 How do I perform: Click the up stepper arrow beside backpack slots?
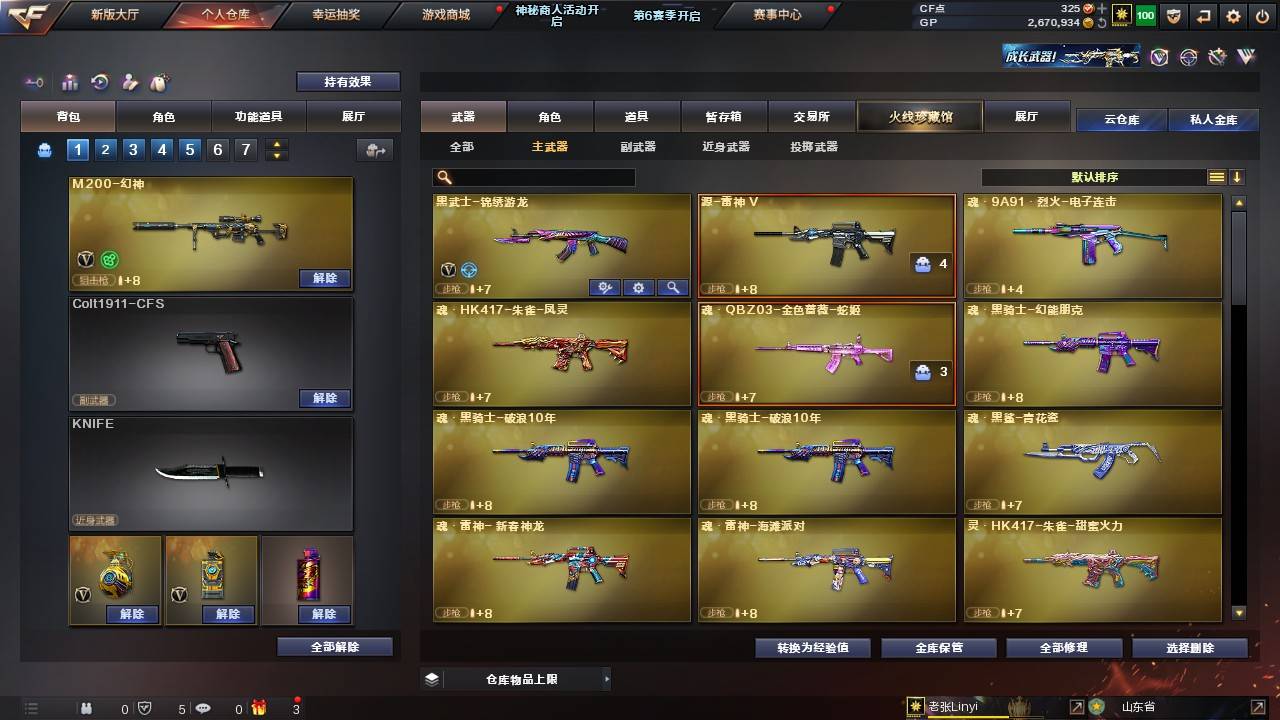(276, 145)
